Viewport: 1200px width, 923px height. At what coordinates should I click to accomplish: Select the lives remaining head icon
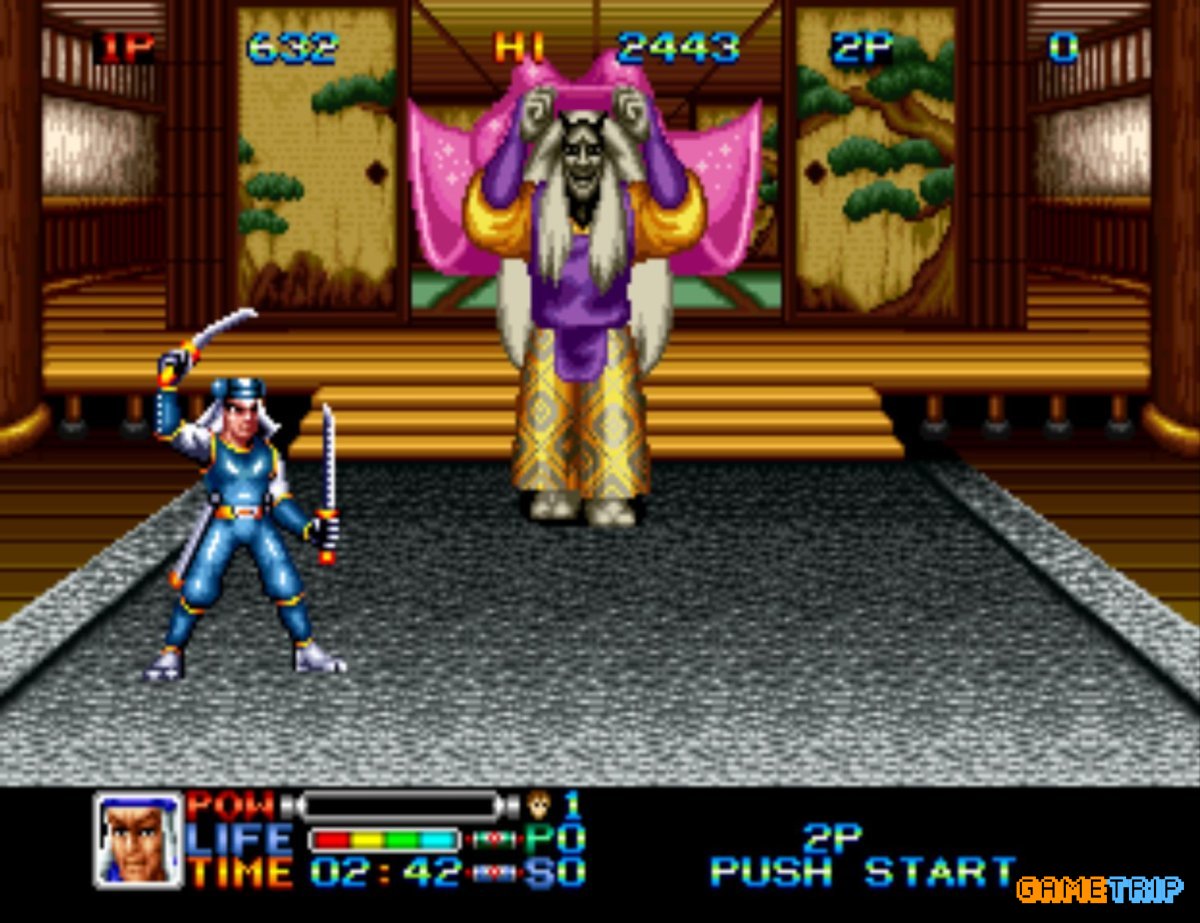point(540,803)
